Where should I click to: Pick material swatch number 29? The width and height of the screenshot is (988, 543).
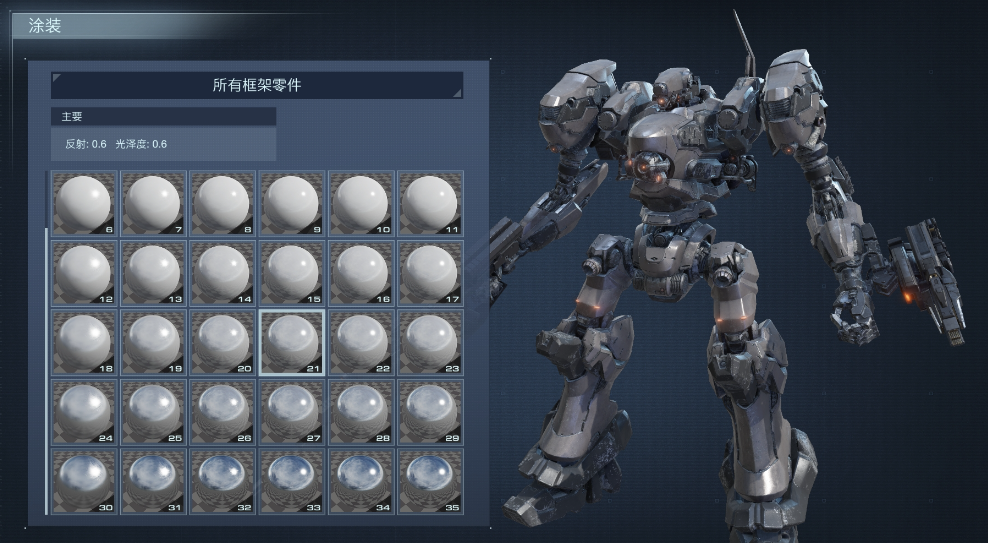(x=431, y=411)
